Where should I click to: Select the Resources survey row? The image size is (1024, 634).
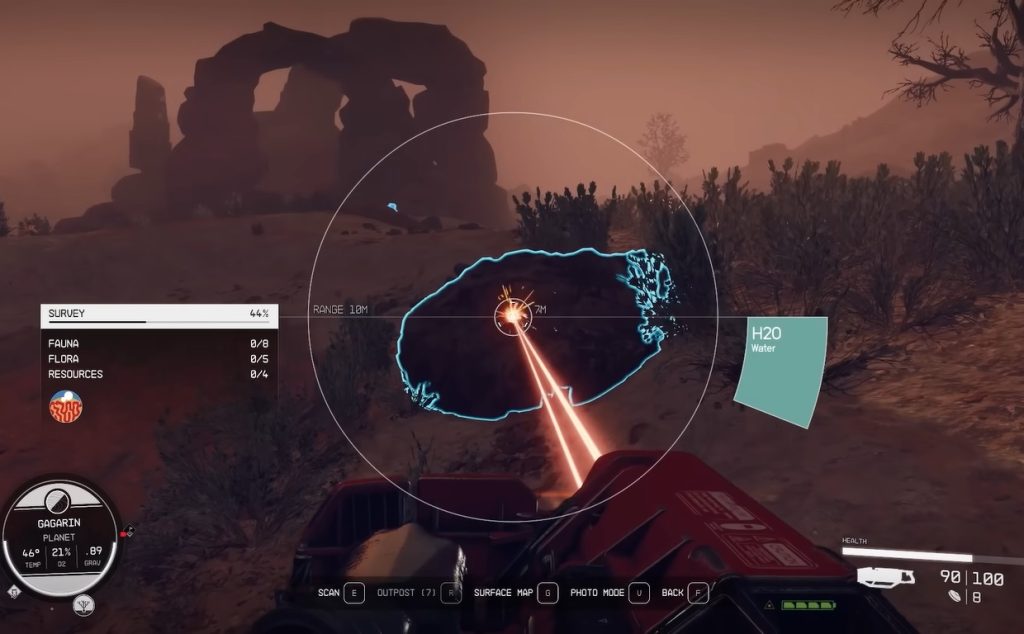pyautogui.click(x=158, y=375)
